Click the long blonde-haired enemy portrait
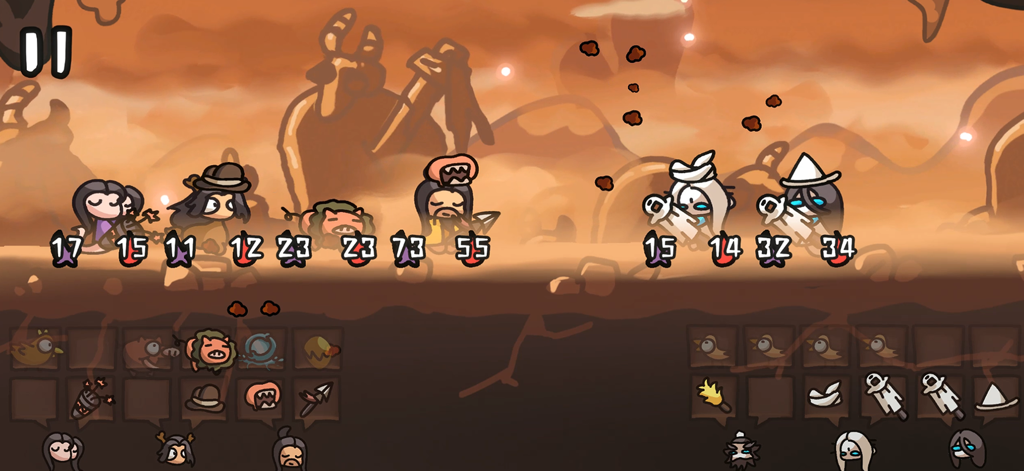 pos(853,451)
